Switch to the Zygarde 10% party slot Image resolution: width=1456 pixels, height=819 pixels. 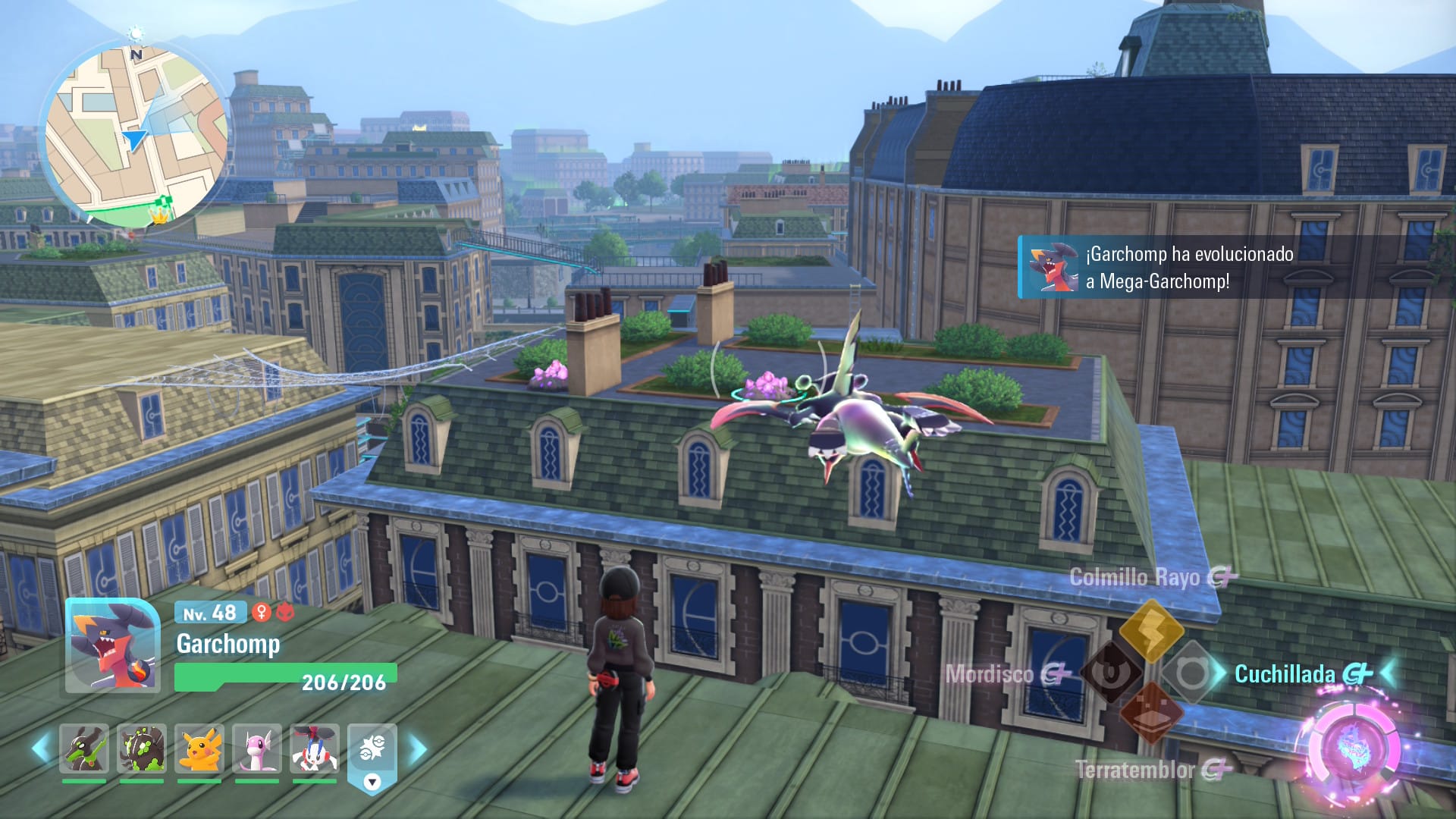tap(84, 748)
